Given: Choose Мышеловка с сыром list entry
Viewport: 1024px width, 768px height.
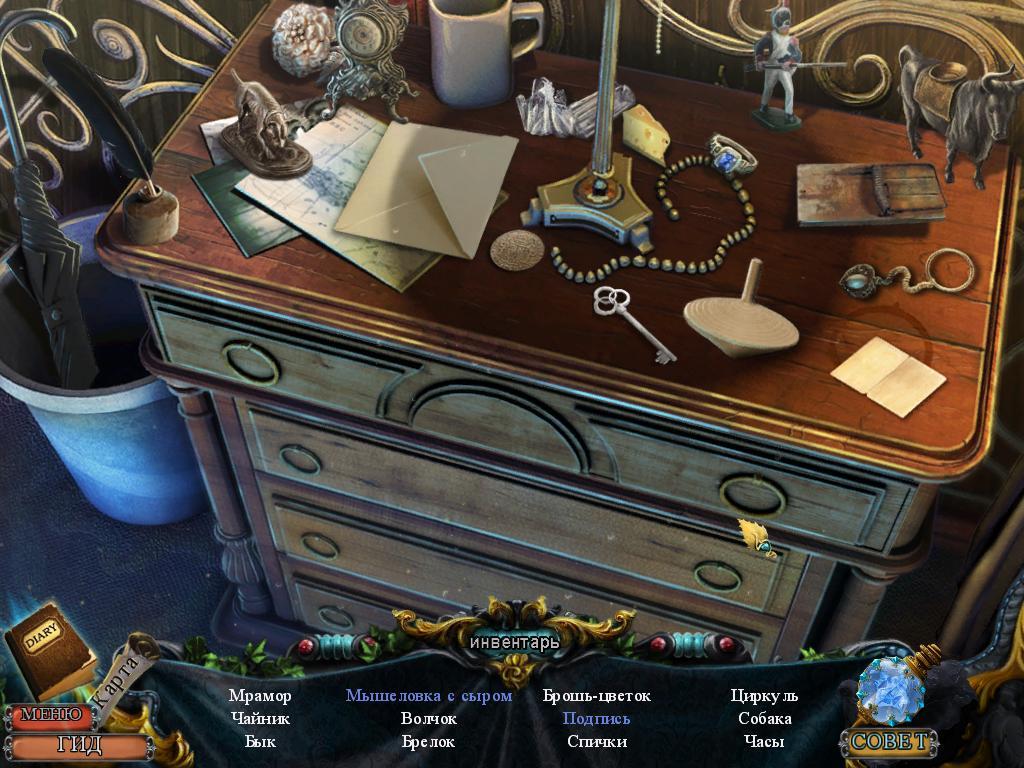Looking at the screenshot, I should 429,696.
